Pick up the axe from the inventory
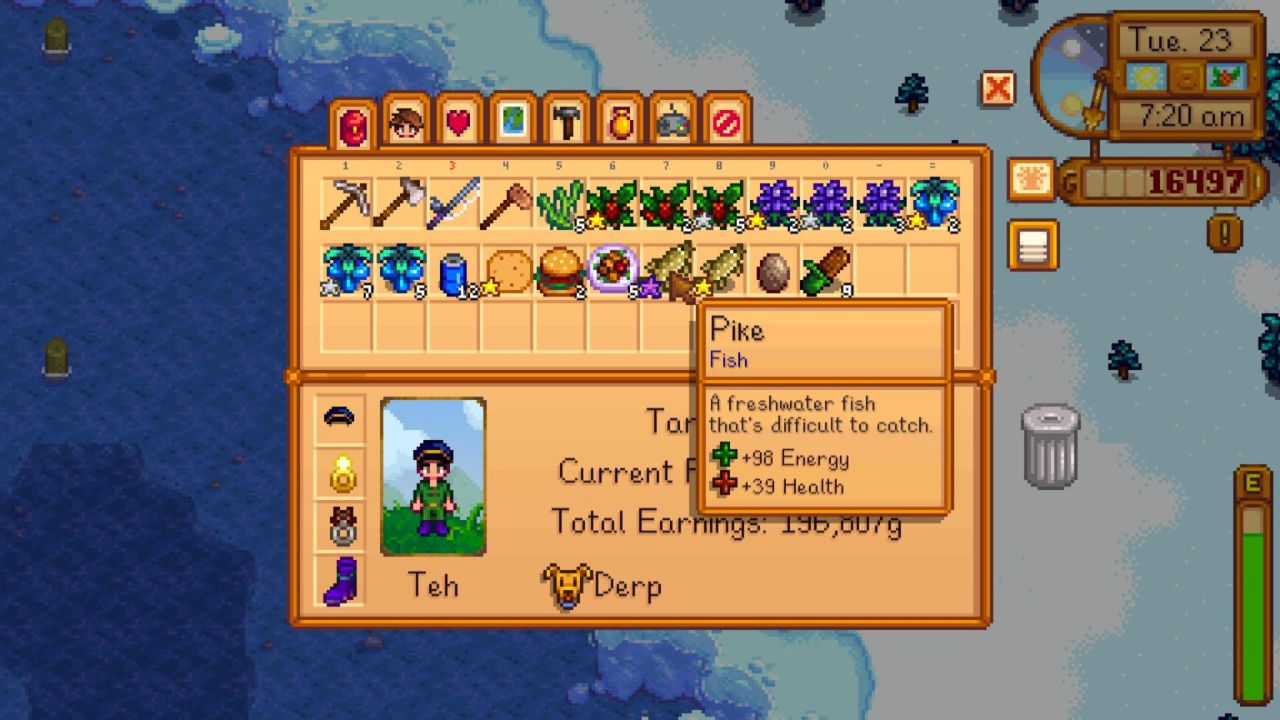 pyautogui.click(x=399, y=204)
